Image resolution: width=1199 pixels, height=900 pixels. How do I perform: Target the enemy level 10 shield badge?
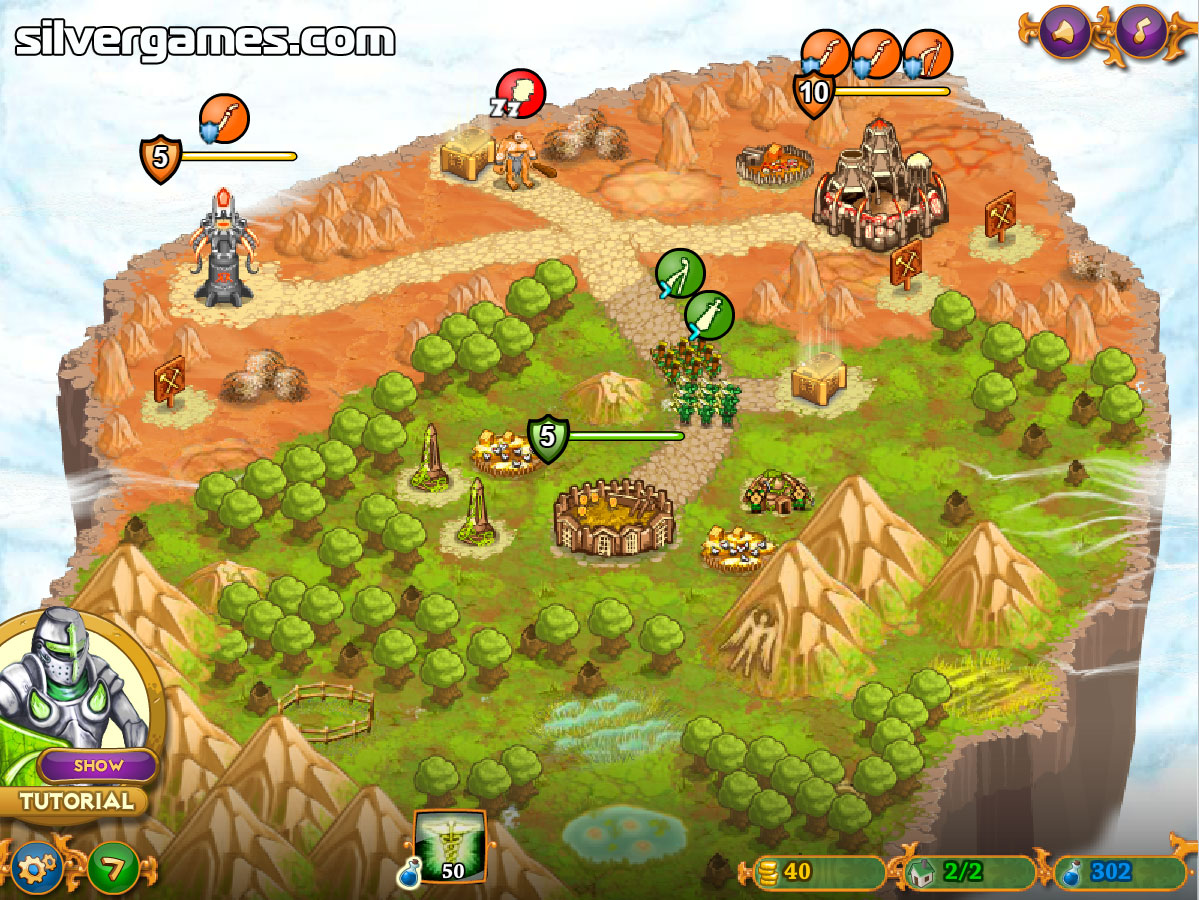coord(814,93)
